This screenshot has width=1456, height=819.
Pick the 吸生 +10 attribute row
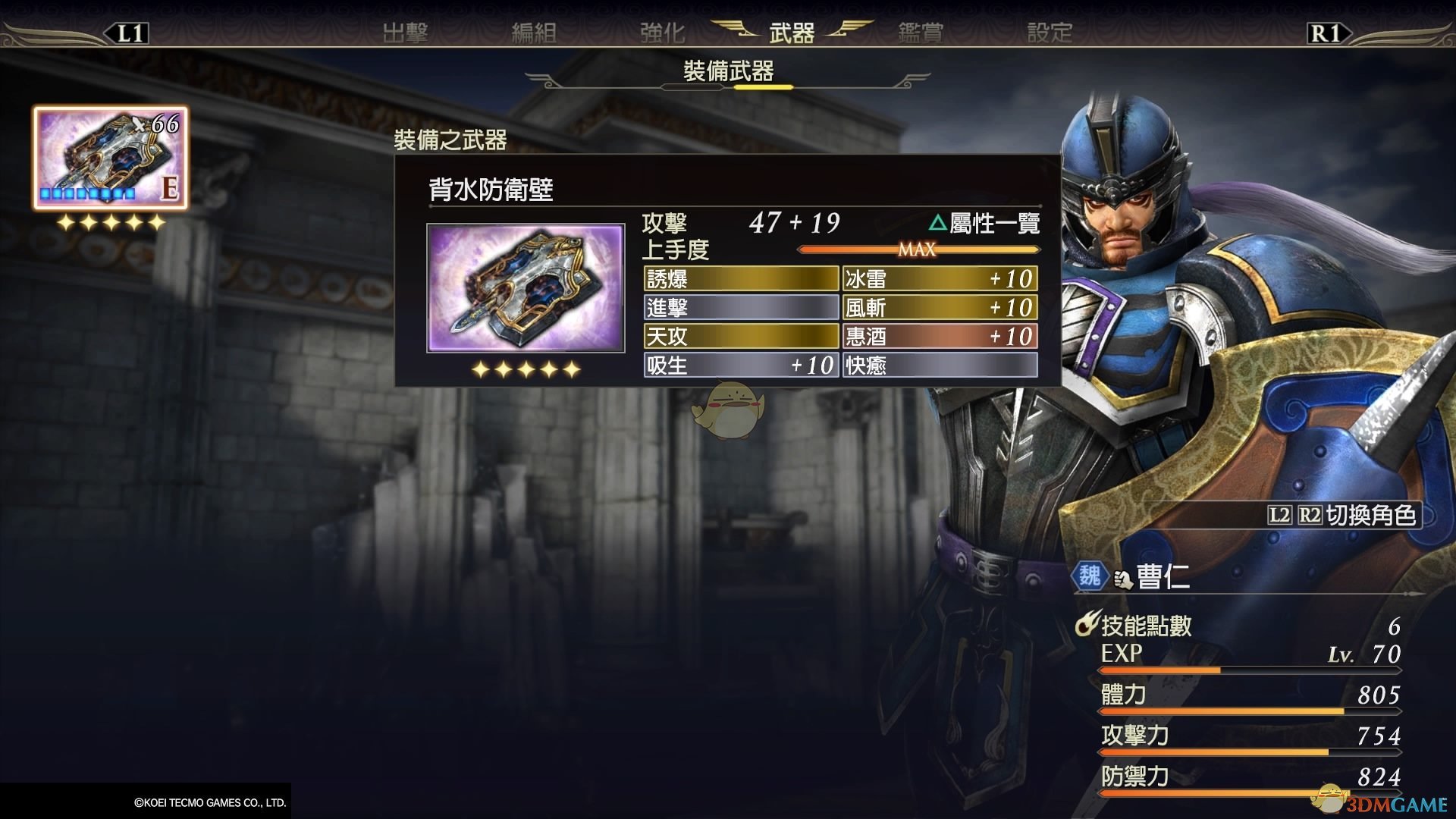tap(741, 366)
